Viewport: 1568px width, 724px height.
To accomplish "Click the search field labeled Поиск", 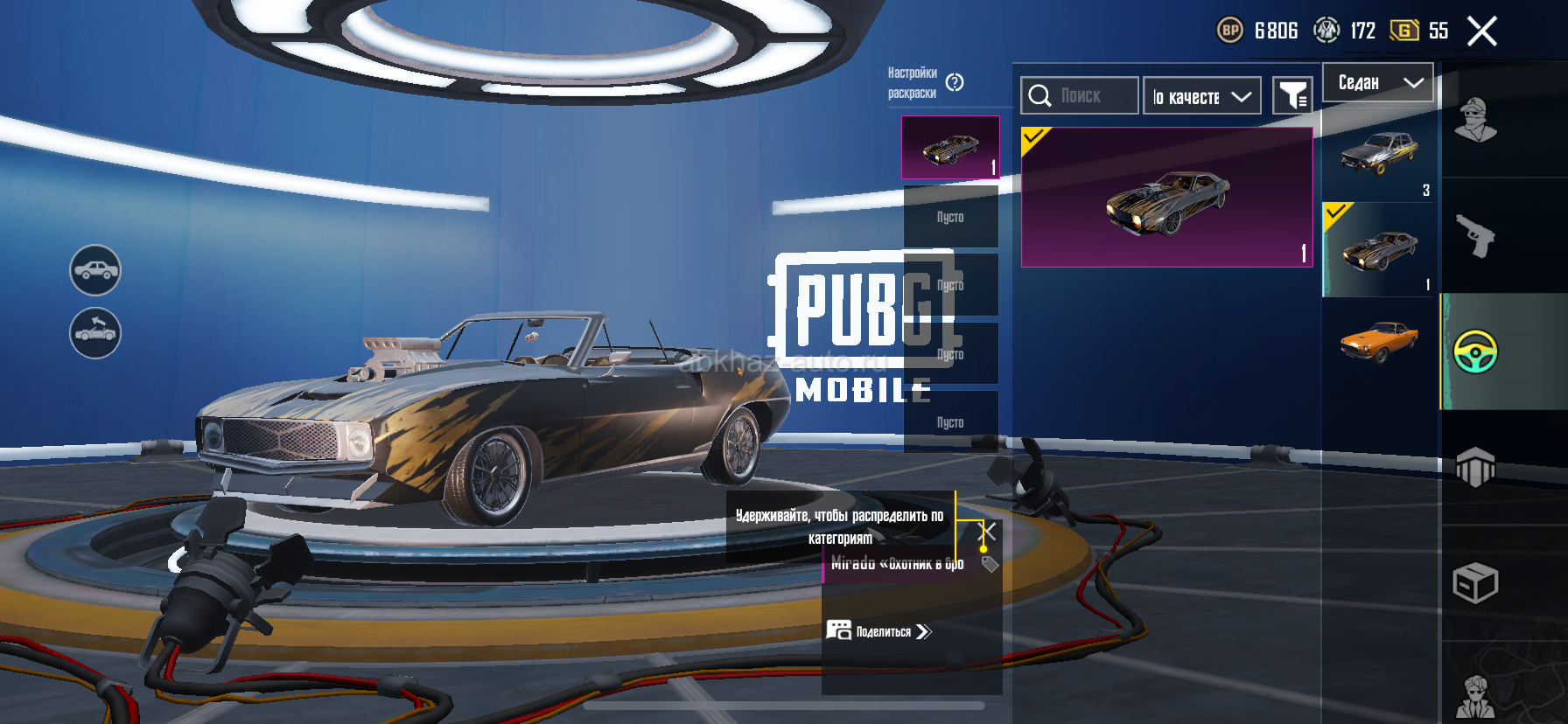I will (x=1080, y=95).
